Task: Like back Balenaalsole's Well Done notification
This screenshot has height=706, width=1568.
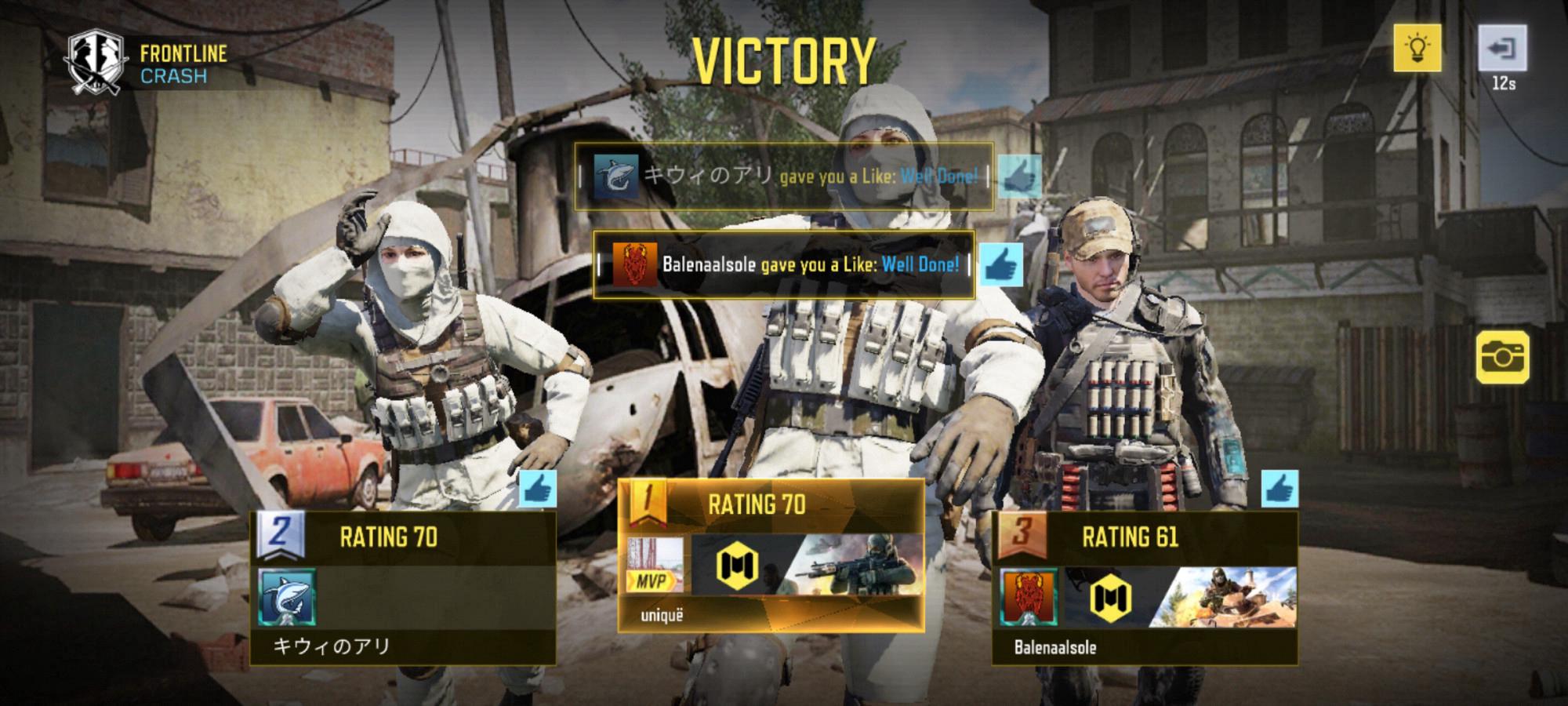Action: pyautogui.click(x=1001, y=265)
